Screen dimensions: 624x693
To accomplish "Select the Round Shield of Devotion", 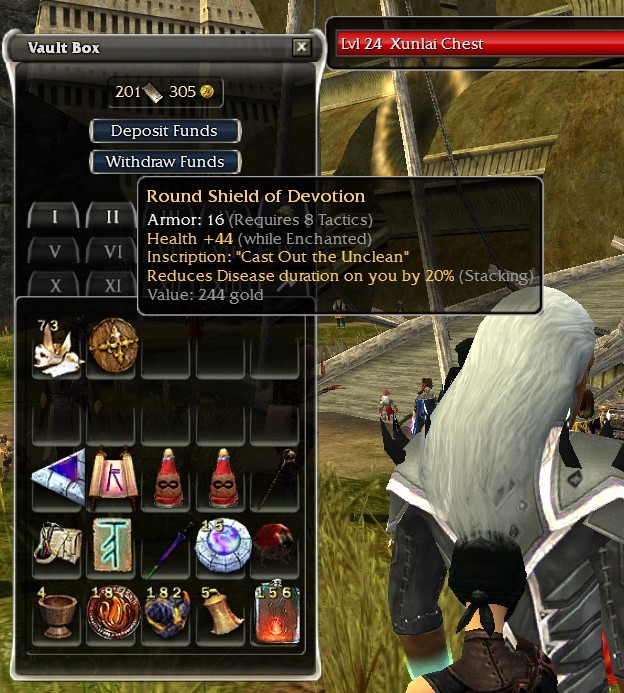I will [111, 346].
